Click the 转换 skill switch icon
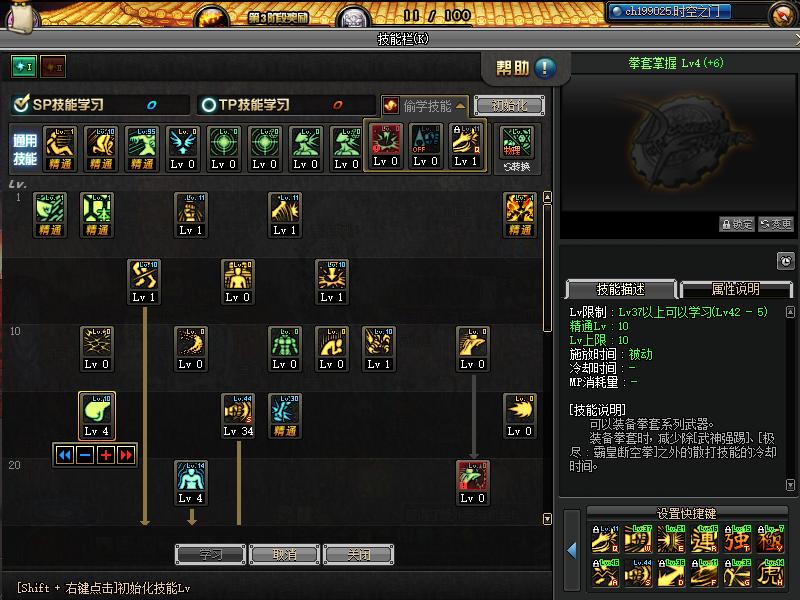 coord(517,147)
